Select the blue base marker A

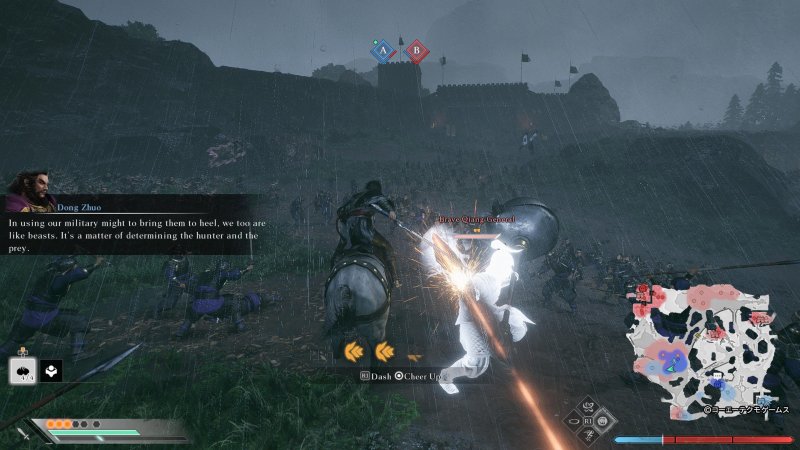click(x=381, y=50)
